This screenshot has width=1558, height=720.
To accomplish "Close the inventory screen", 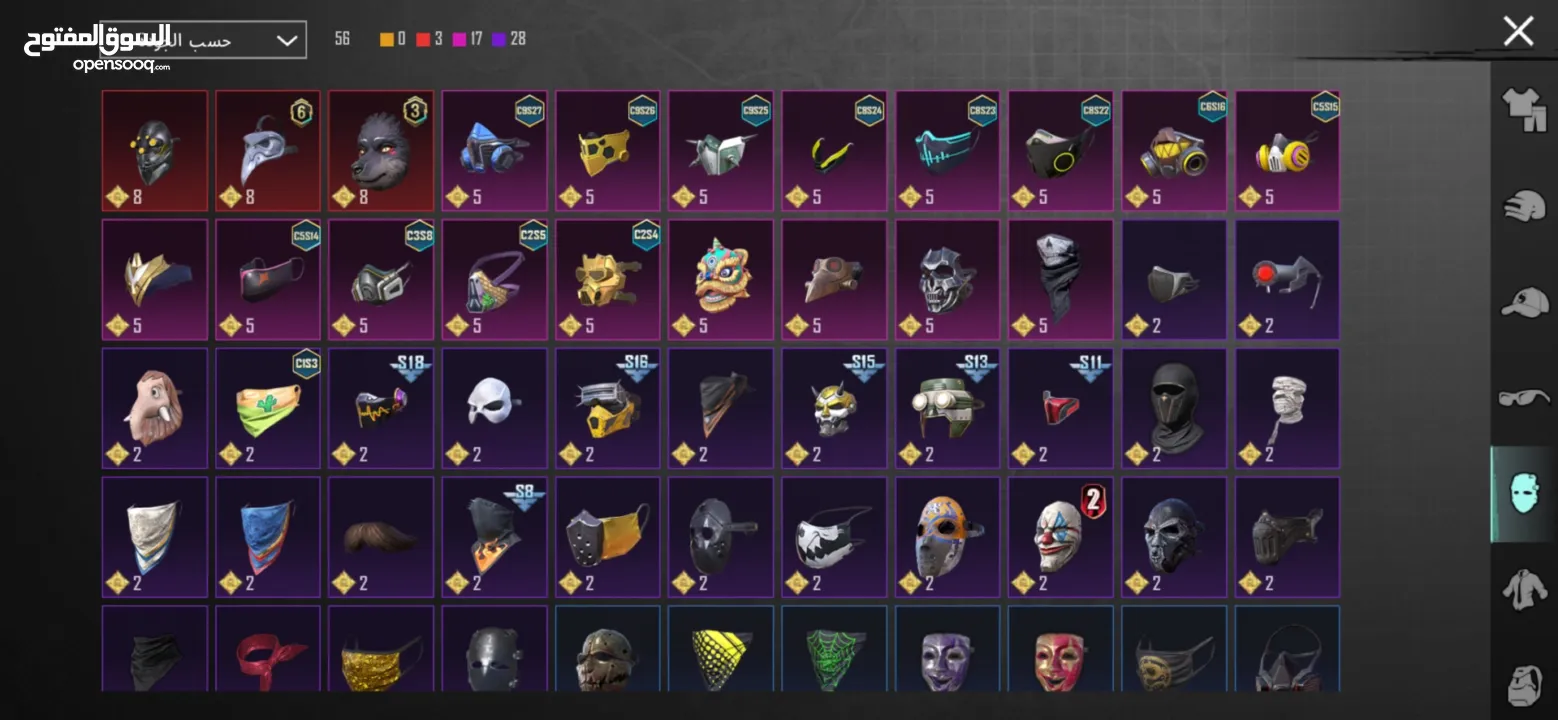I will [x=1518, y=31].
